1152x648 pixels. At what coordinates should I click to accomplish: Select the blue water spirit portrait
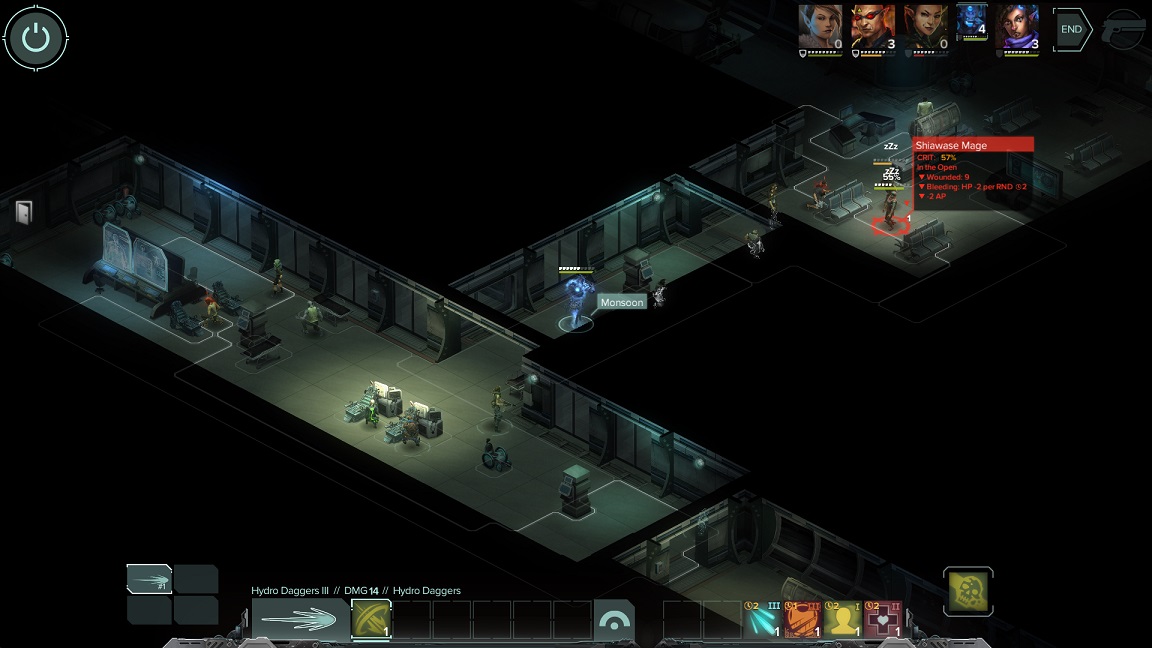point(972,21)
